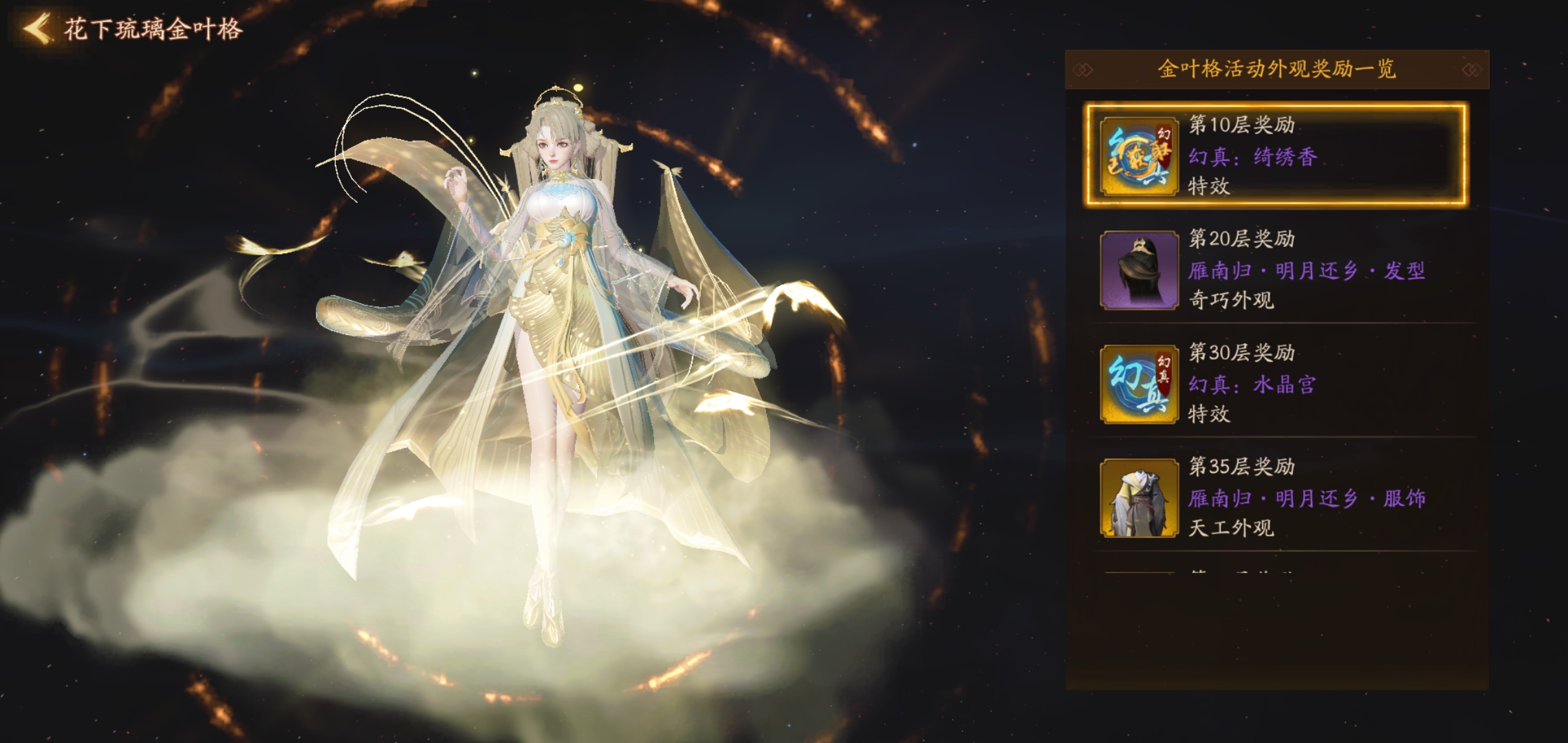Screen dimensions: 1568x743
Task: Select the glowing character model preview
Action: (x=550, y=344)
